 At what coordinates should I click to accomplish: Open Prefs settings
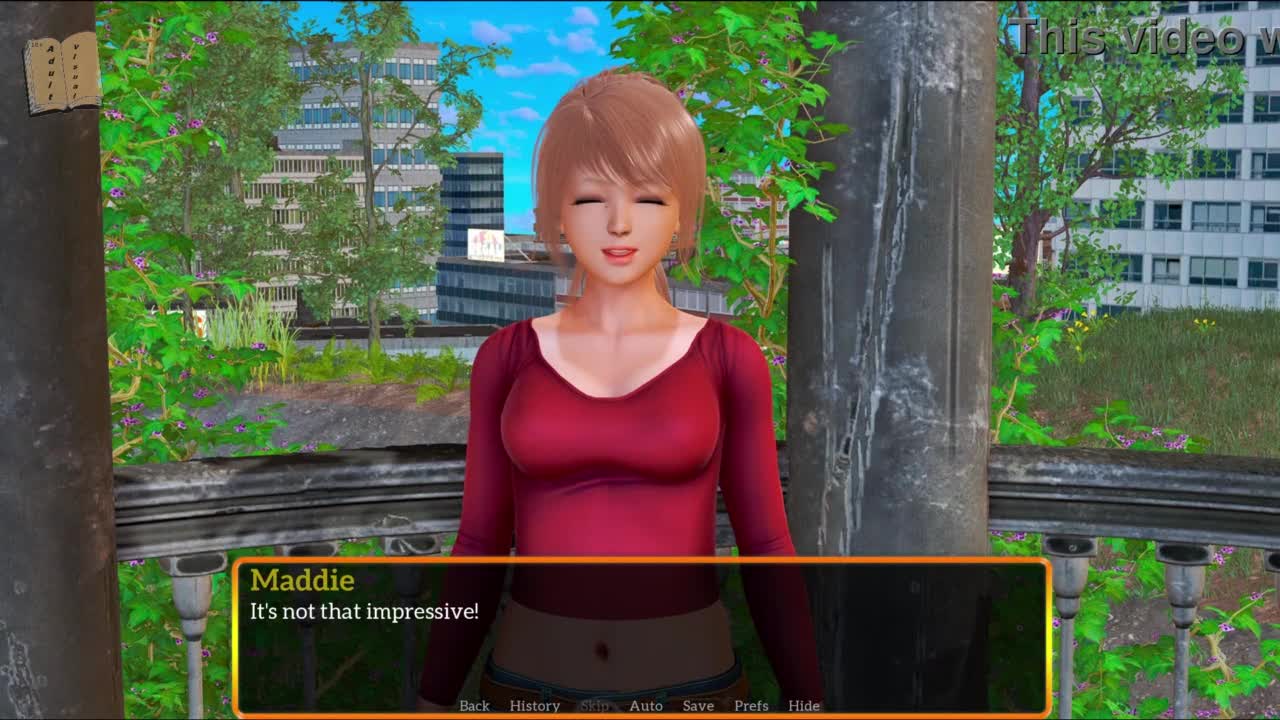coord(751,706)
